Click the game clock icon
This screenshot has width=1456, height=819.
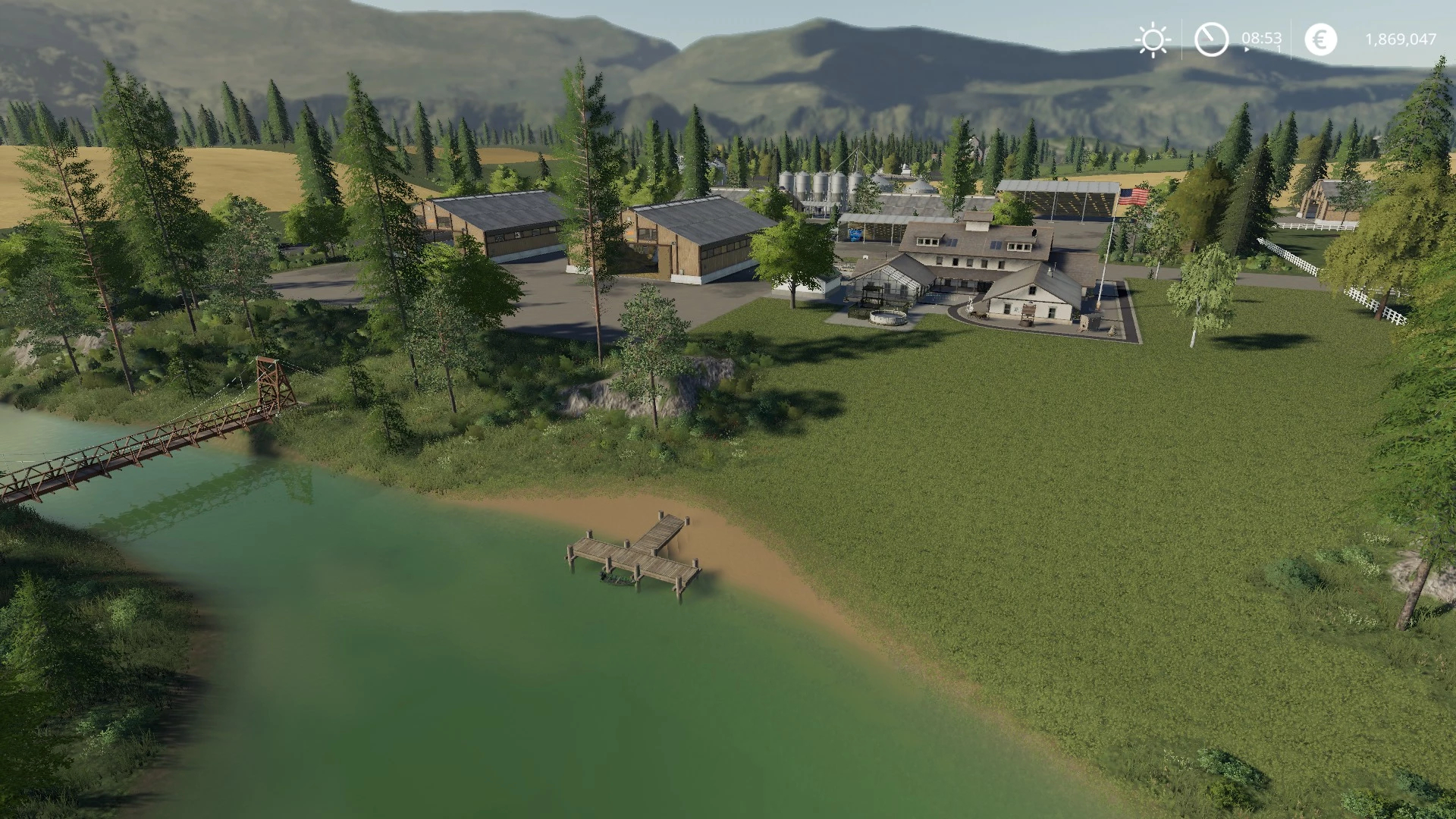[x=1211, y=39]
